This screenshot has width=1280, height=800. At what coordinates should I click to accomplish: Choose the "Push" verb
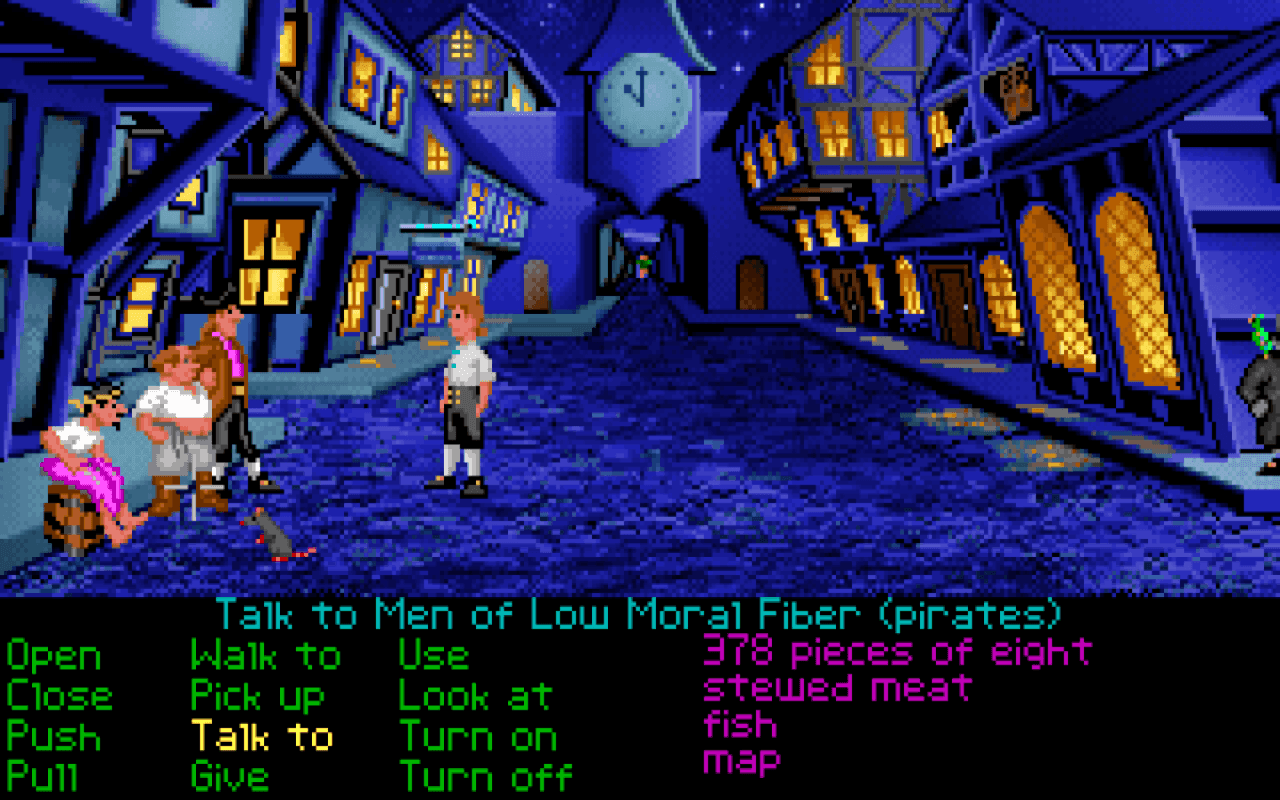52,738
